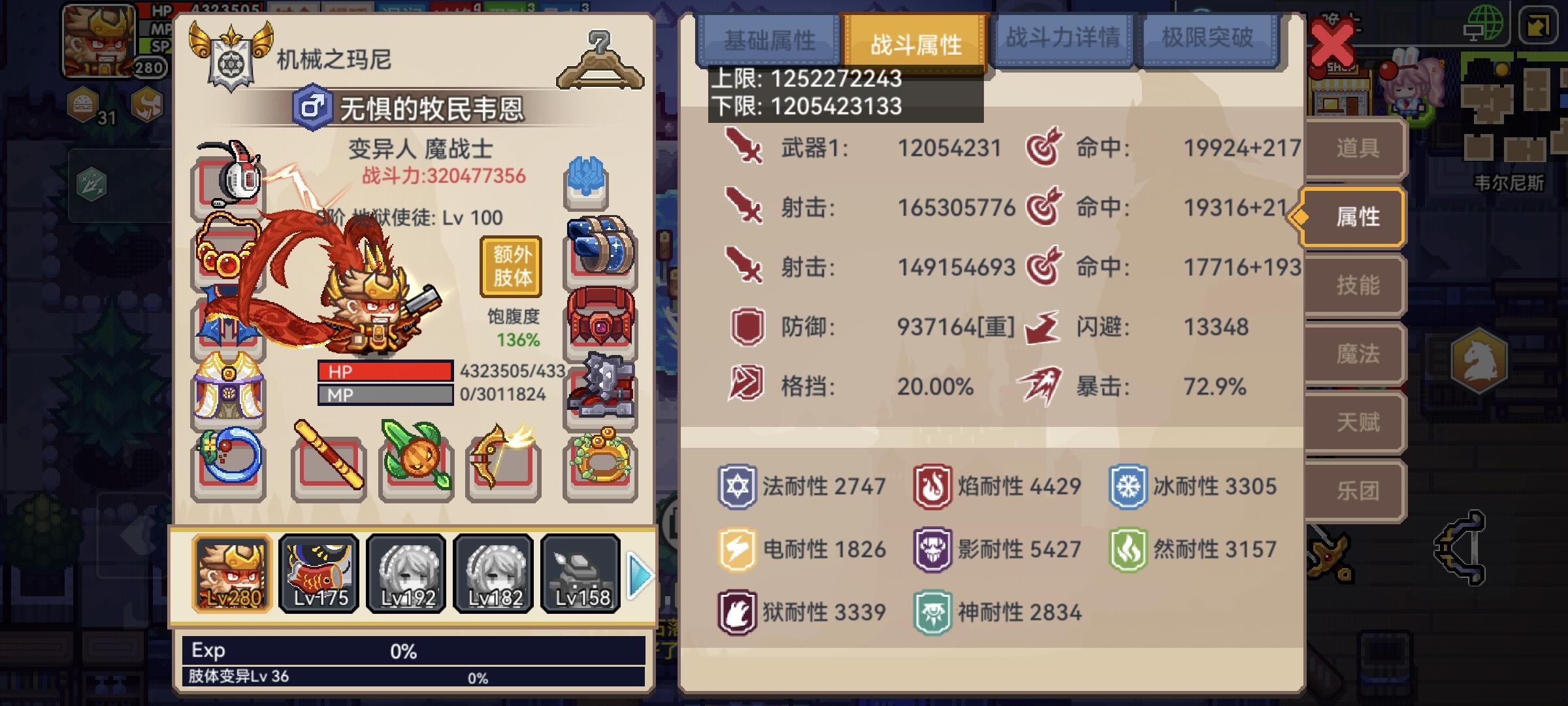The height and width of the screenshot is (706, 1568).
Task: Click the 暴击 critical hit stat icon
Action: tap(1039, 387)
